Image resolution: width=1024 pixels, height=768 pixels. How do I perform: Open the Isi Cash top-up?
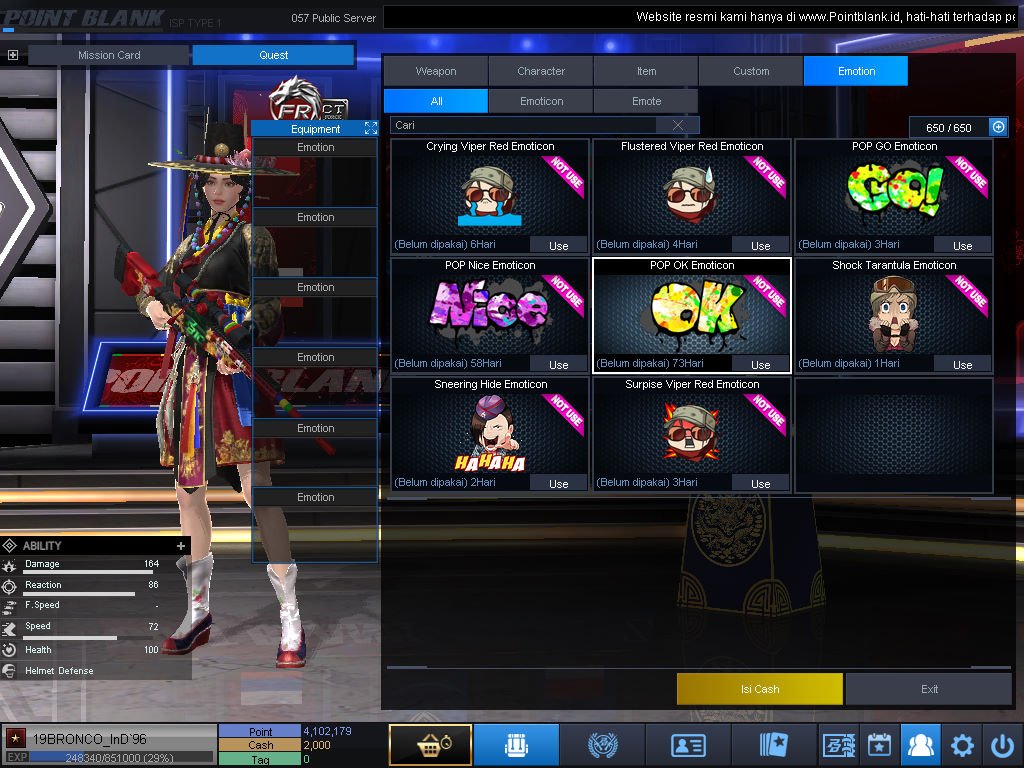point(759,689)
